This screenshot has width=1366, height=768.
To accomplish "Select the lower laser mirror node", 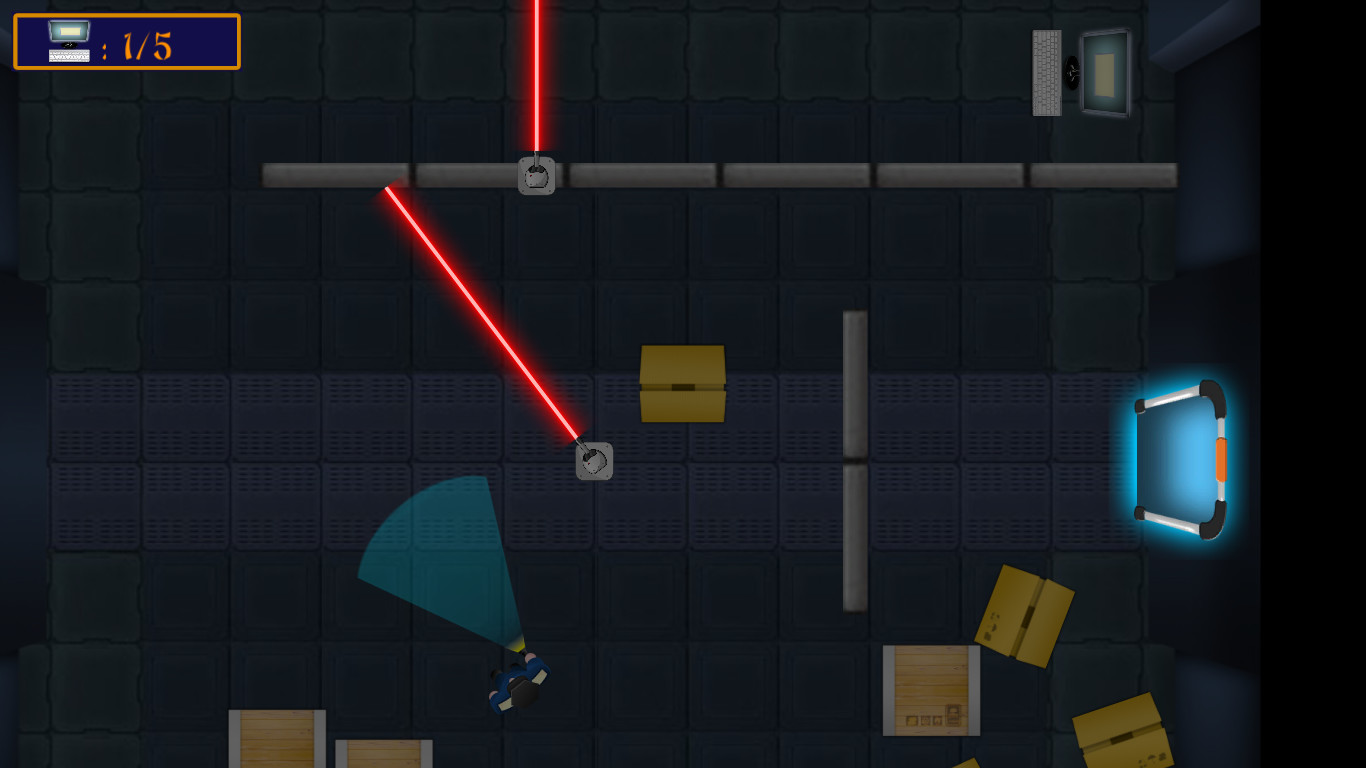I will (x=595, y=461).
